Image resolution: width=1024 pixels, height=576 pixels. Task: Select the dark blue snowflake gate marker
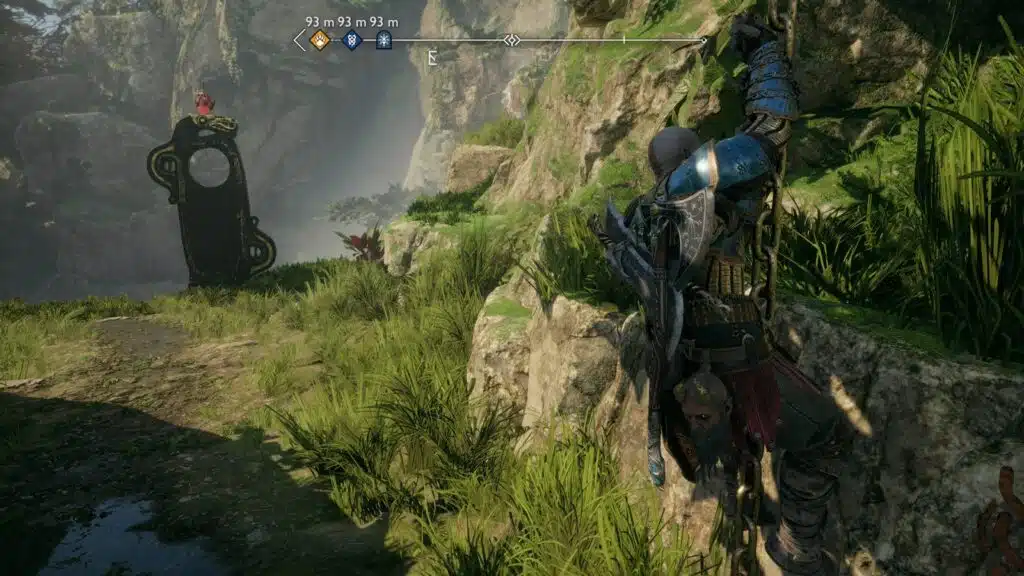point(383,40)
